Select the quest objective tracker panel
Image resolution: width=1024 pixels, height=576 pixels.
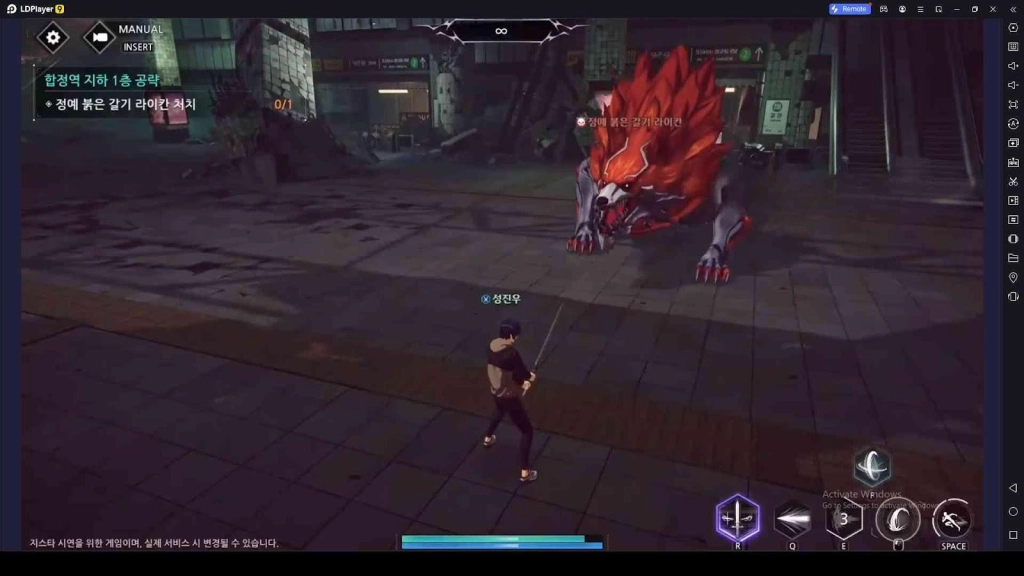coord(165,92)
